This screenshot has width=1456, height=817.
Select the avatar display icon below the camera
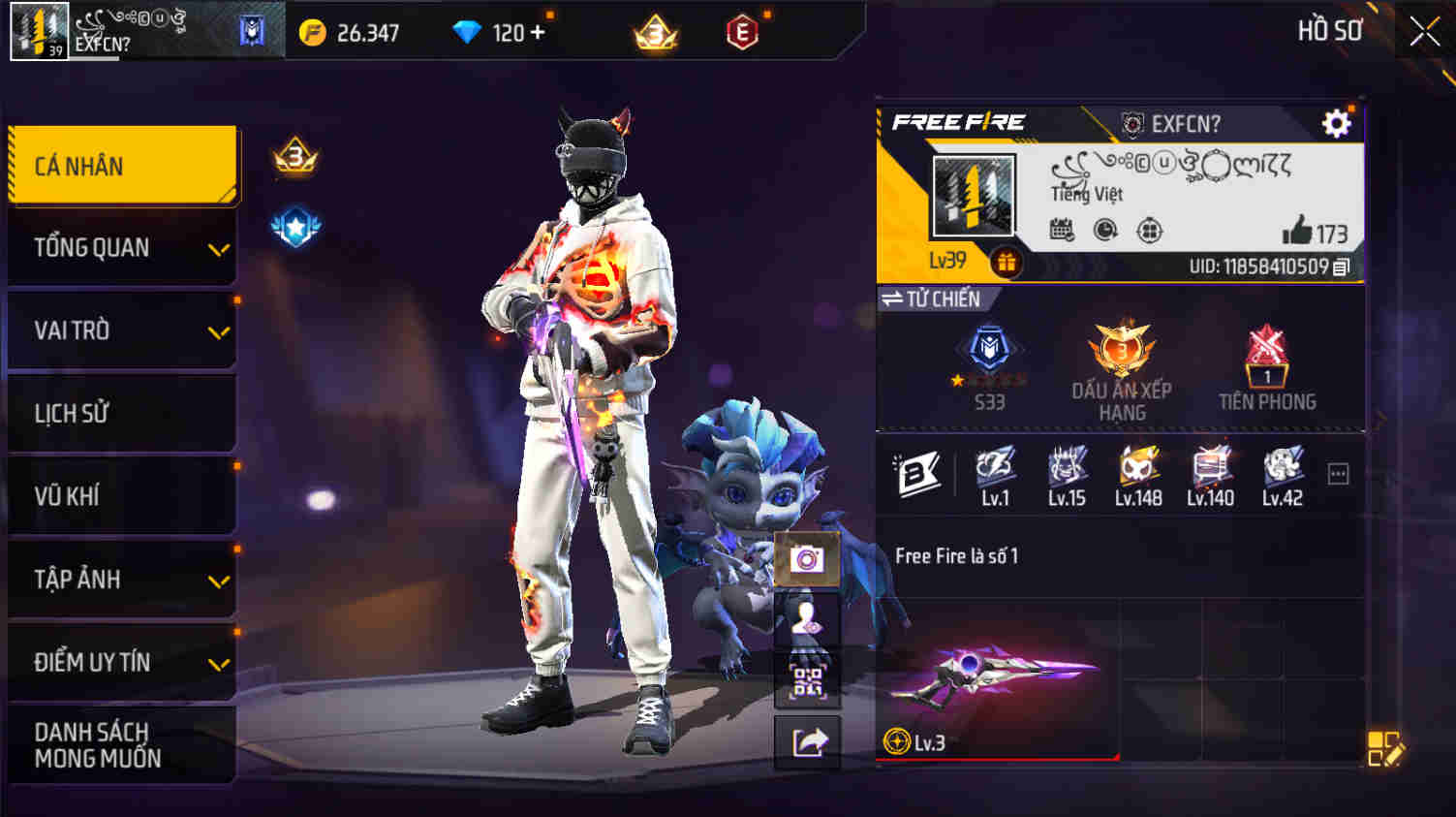pos(807,617)
